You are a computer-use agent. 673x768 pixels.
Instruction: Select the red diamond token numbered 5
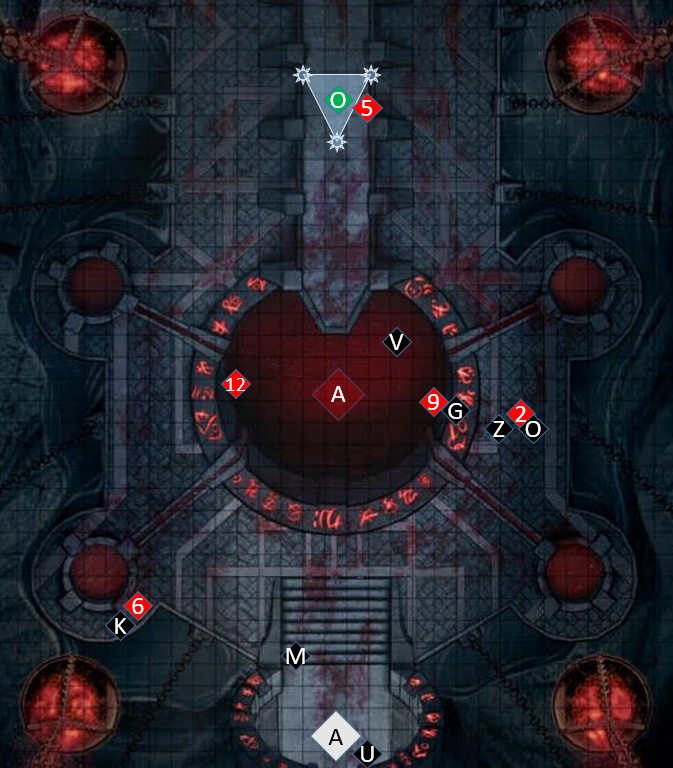pos(367,108)
